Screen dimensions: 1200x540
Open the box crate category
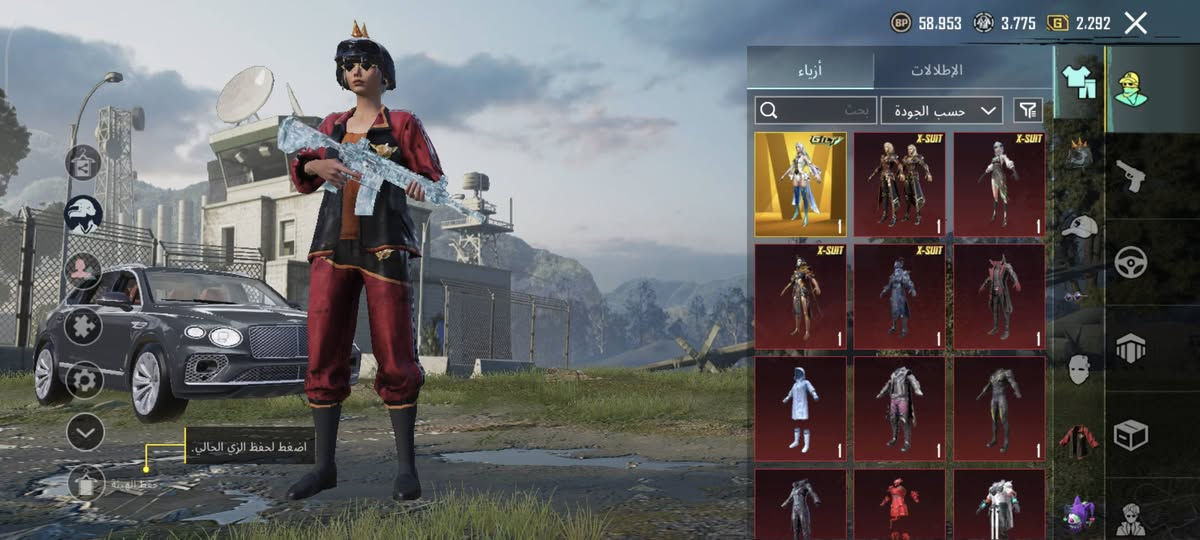(x=1131, y=435)
